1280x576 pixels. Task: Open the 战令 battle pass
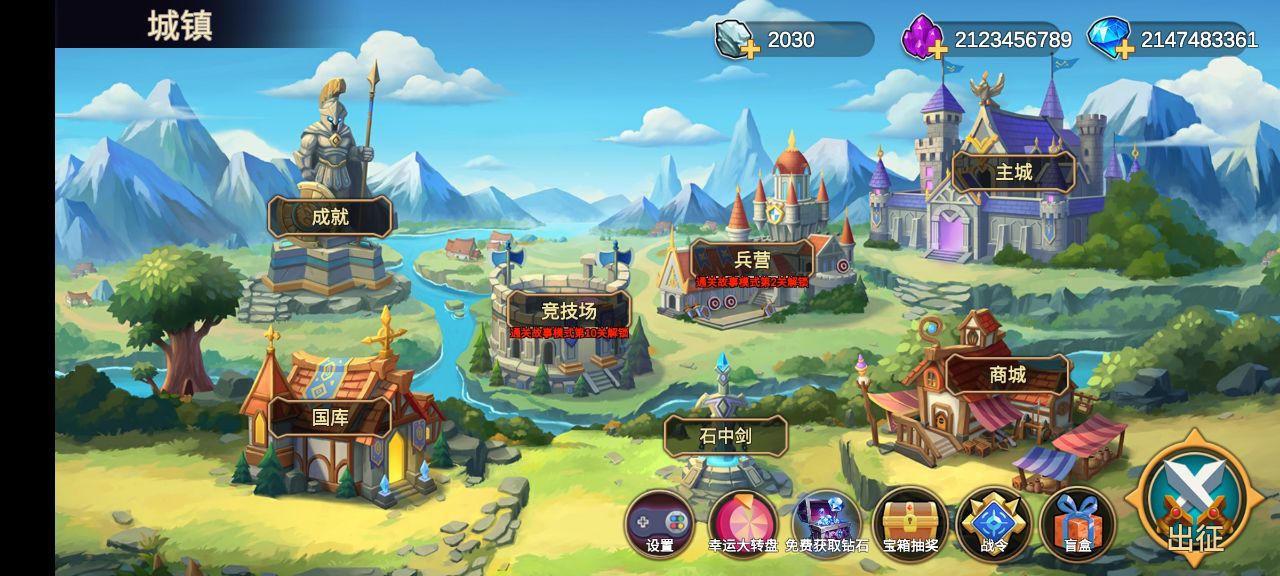(993, 523)
